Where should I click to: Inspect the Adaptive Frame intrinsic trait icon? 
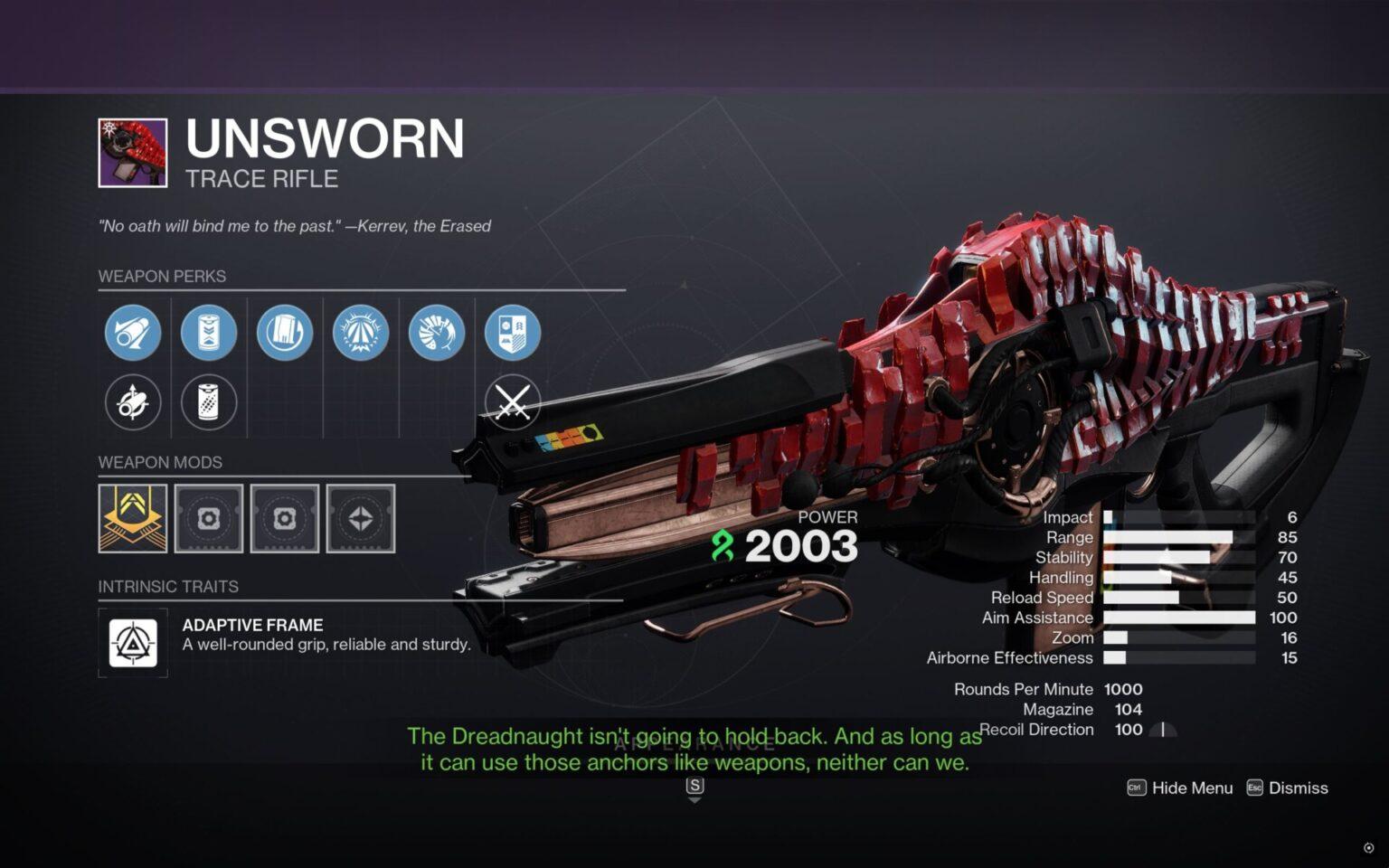(133, 643)
